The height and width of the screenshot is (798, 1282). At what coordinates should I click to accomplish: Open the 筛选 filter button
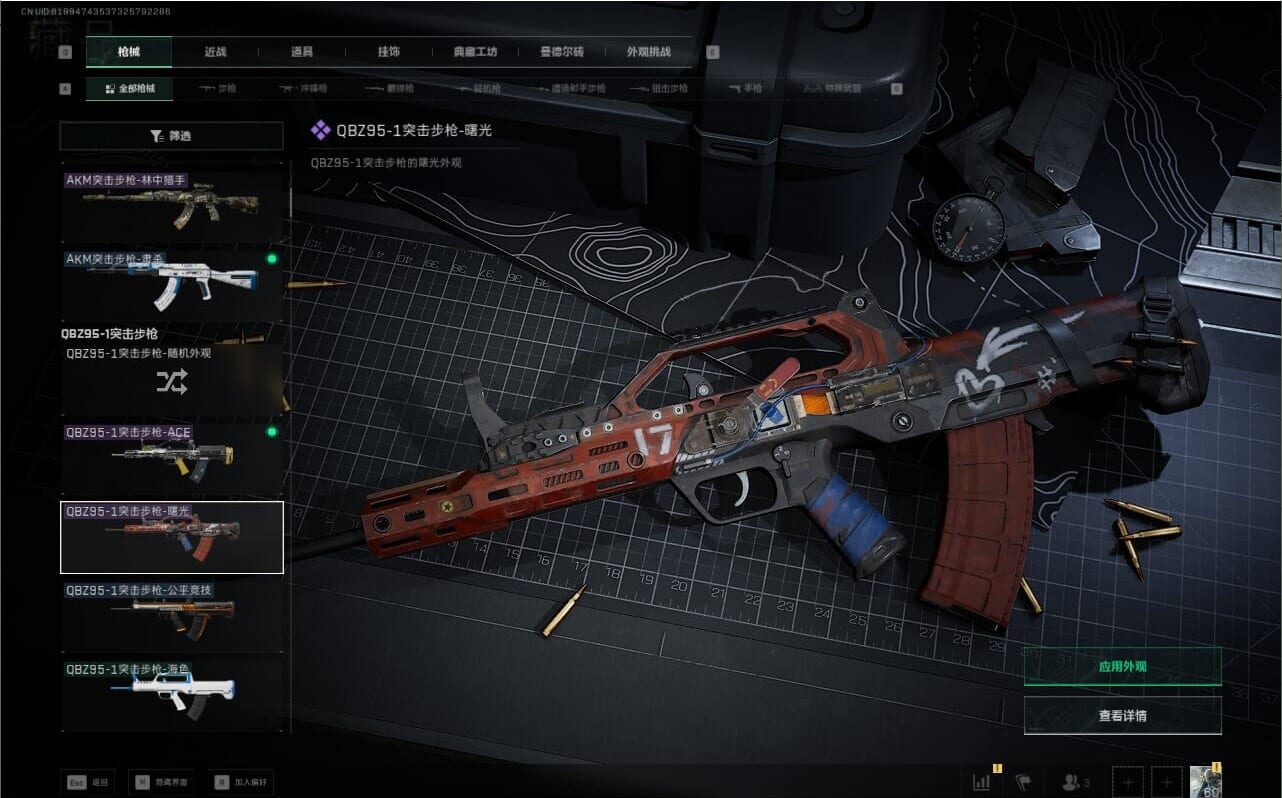click(x=171, y=136)
